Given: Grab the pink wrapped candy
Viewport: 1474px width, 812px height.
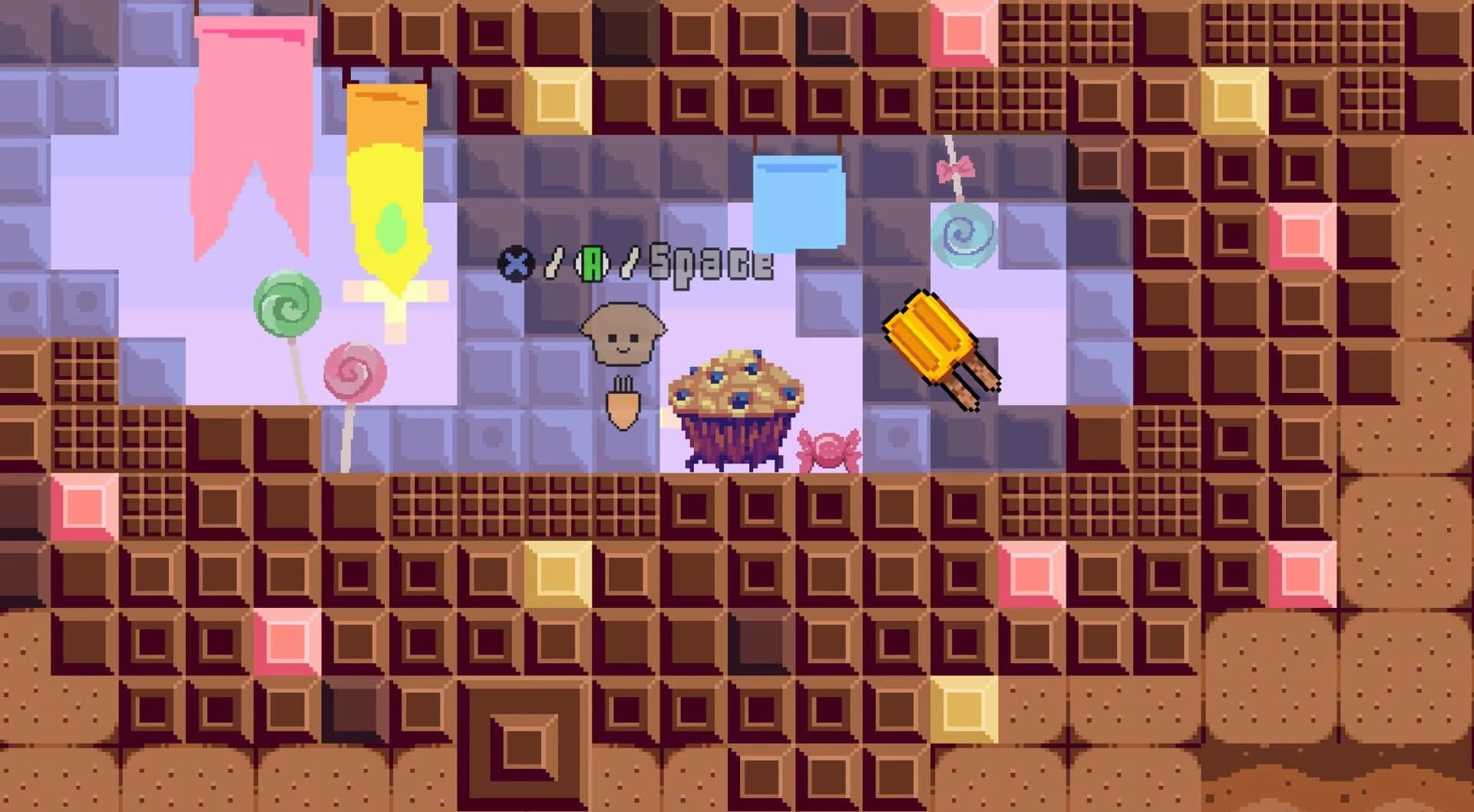Looking at the screenshot, I should tap(829, 447).
